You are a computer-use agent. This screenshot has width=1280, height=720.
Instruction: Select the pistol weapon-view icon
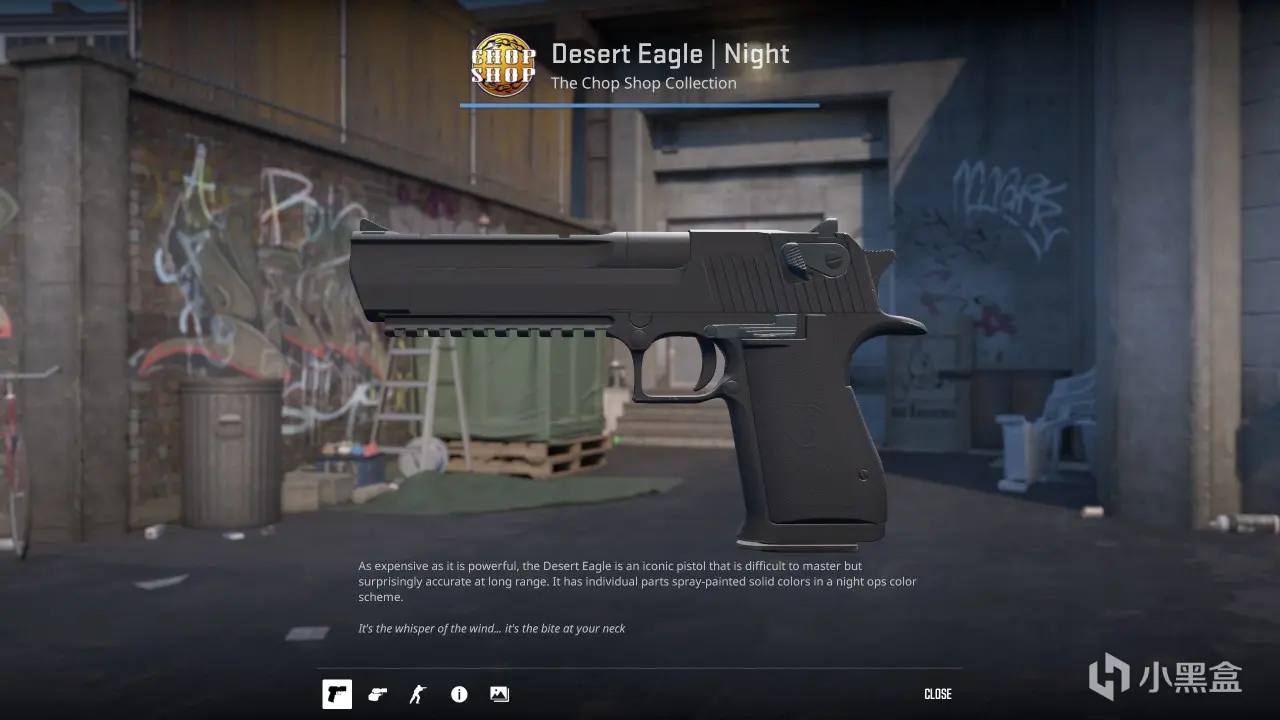(337, 694)
